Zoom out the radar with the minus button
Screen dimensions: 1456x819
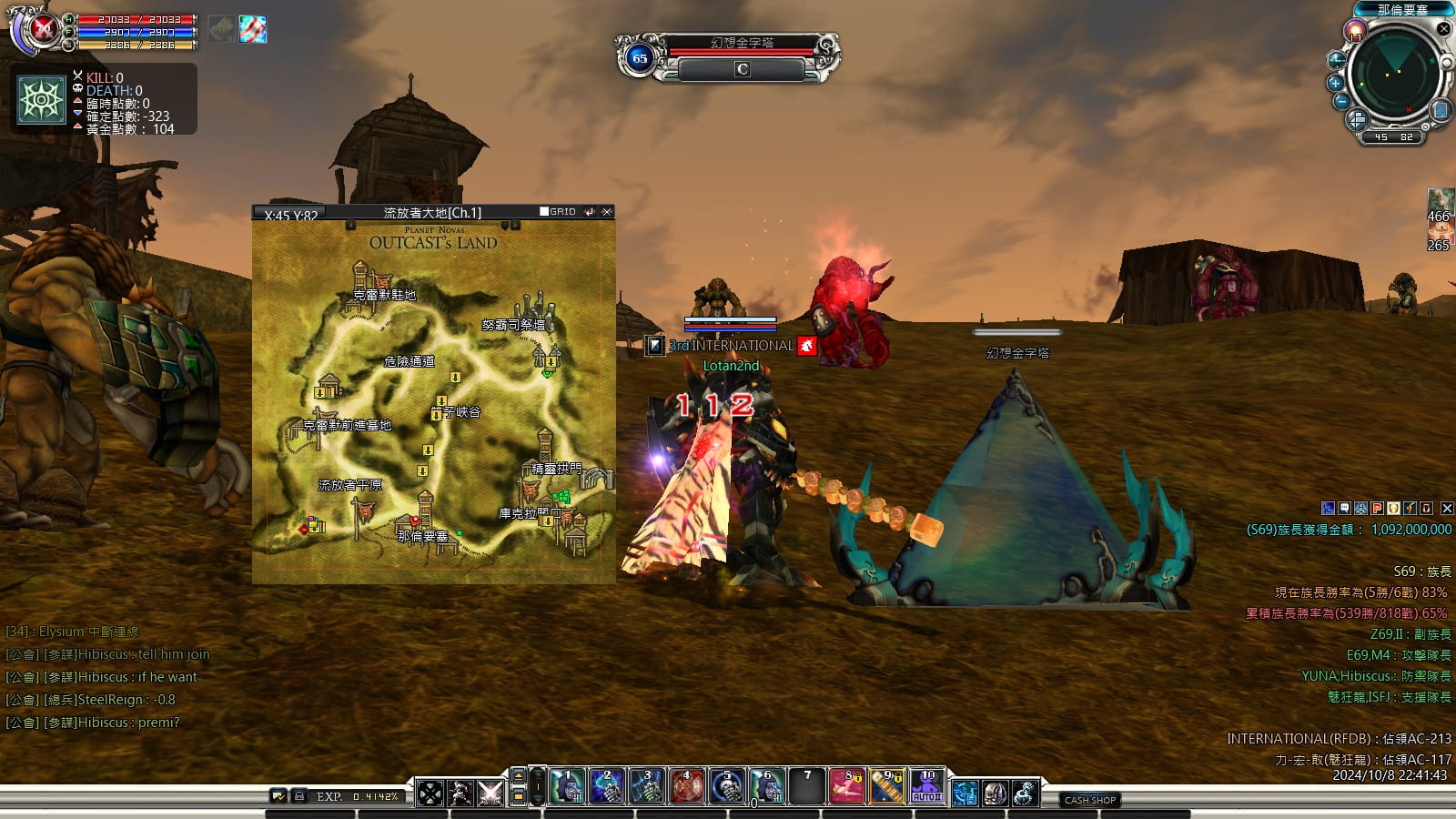pos(1340,102)
